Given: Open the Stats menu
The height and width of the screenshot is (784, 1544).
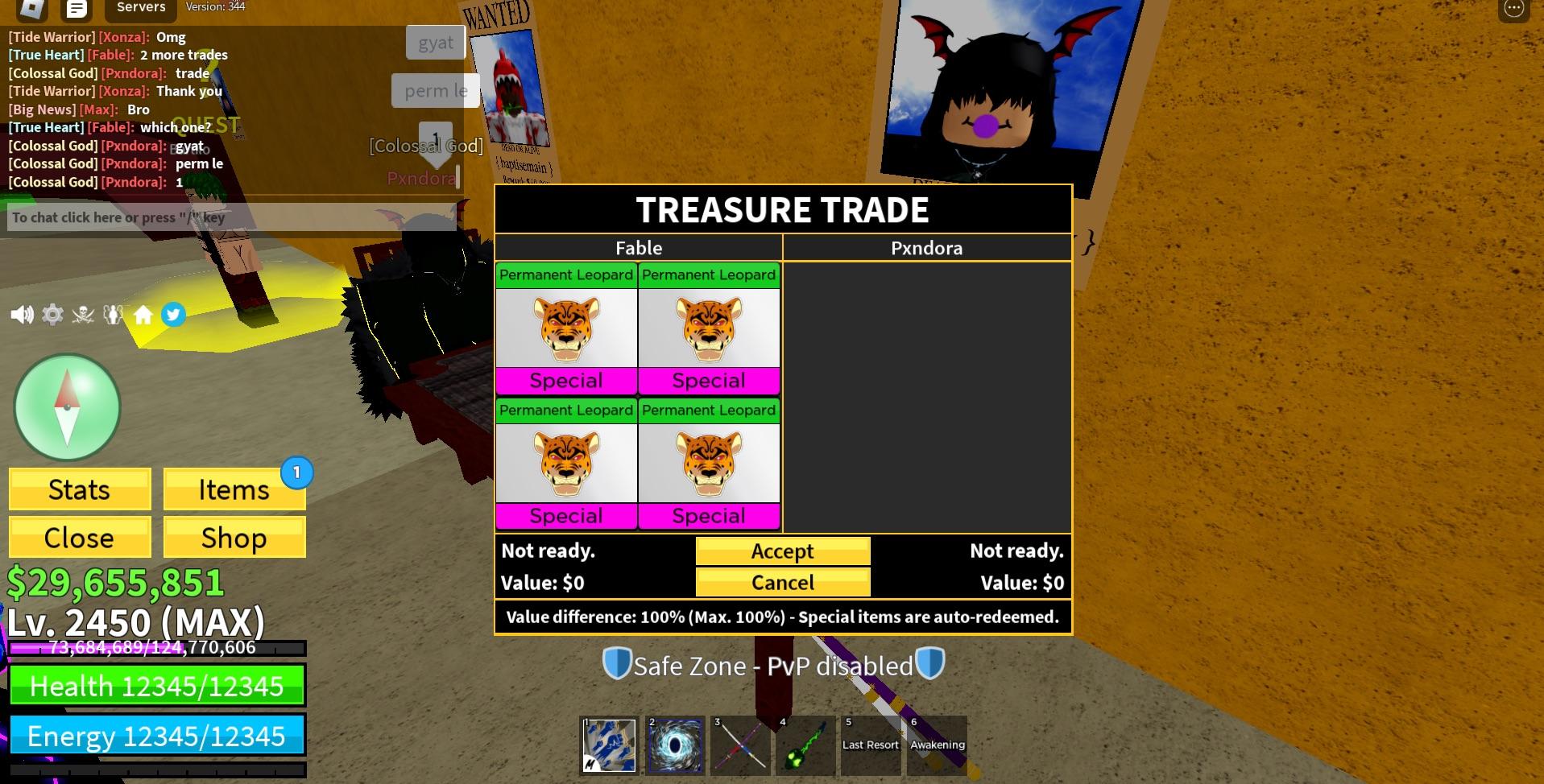Looking at the screenshot, I should click(80, 489).
